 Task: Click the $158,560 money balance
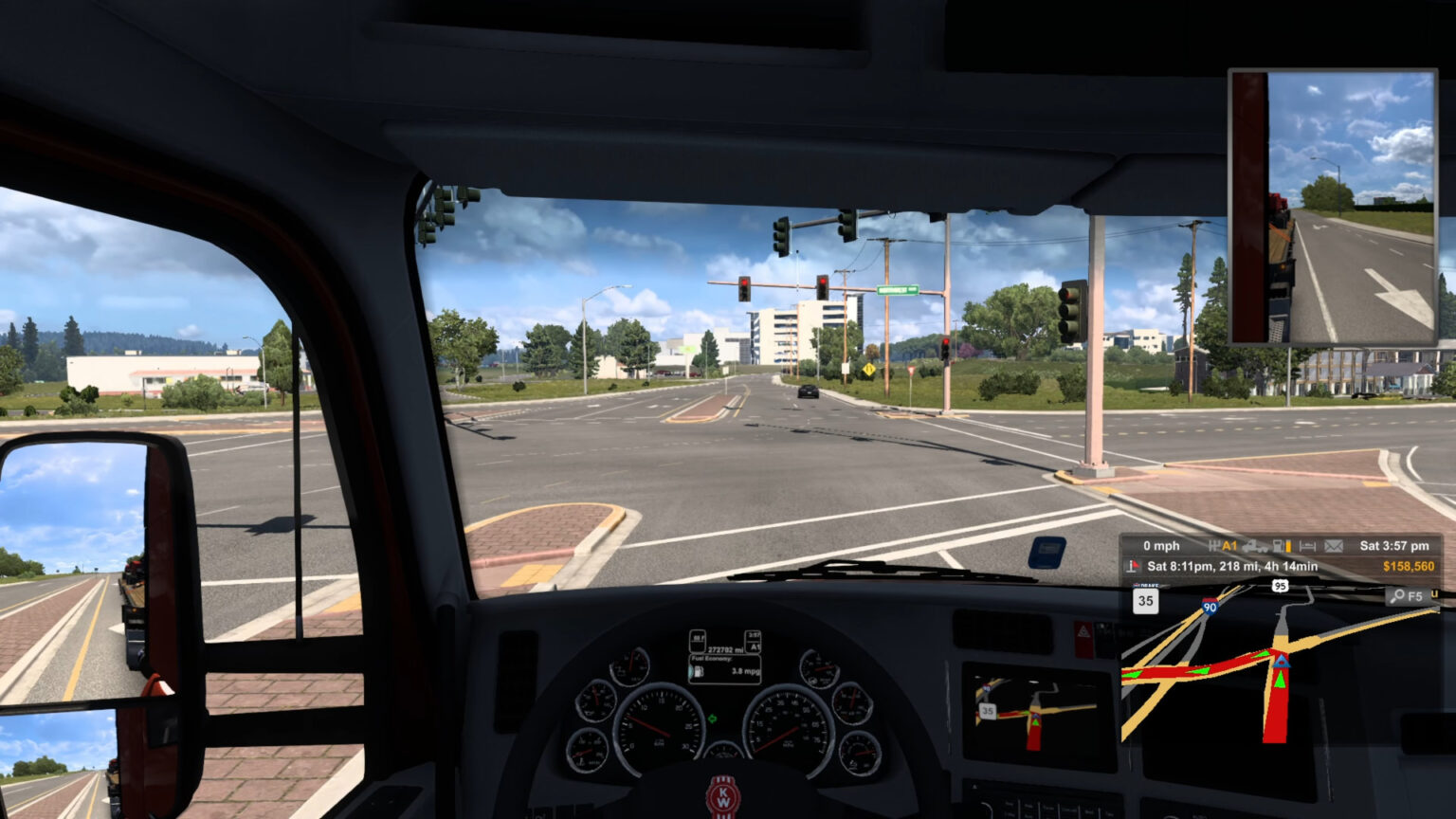[x=1410, y=566]
